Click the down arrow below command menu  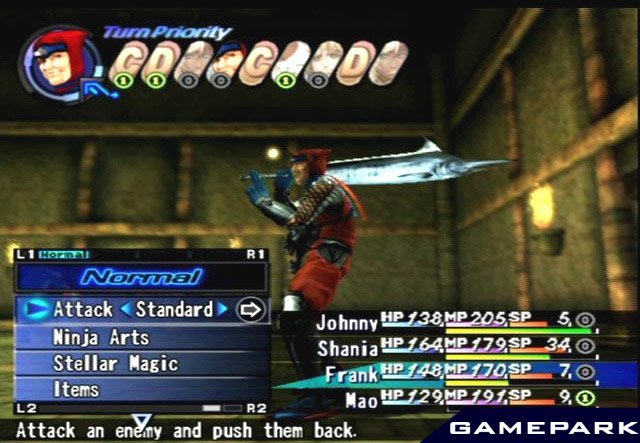pyautogui.click(x=142, y=421)
